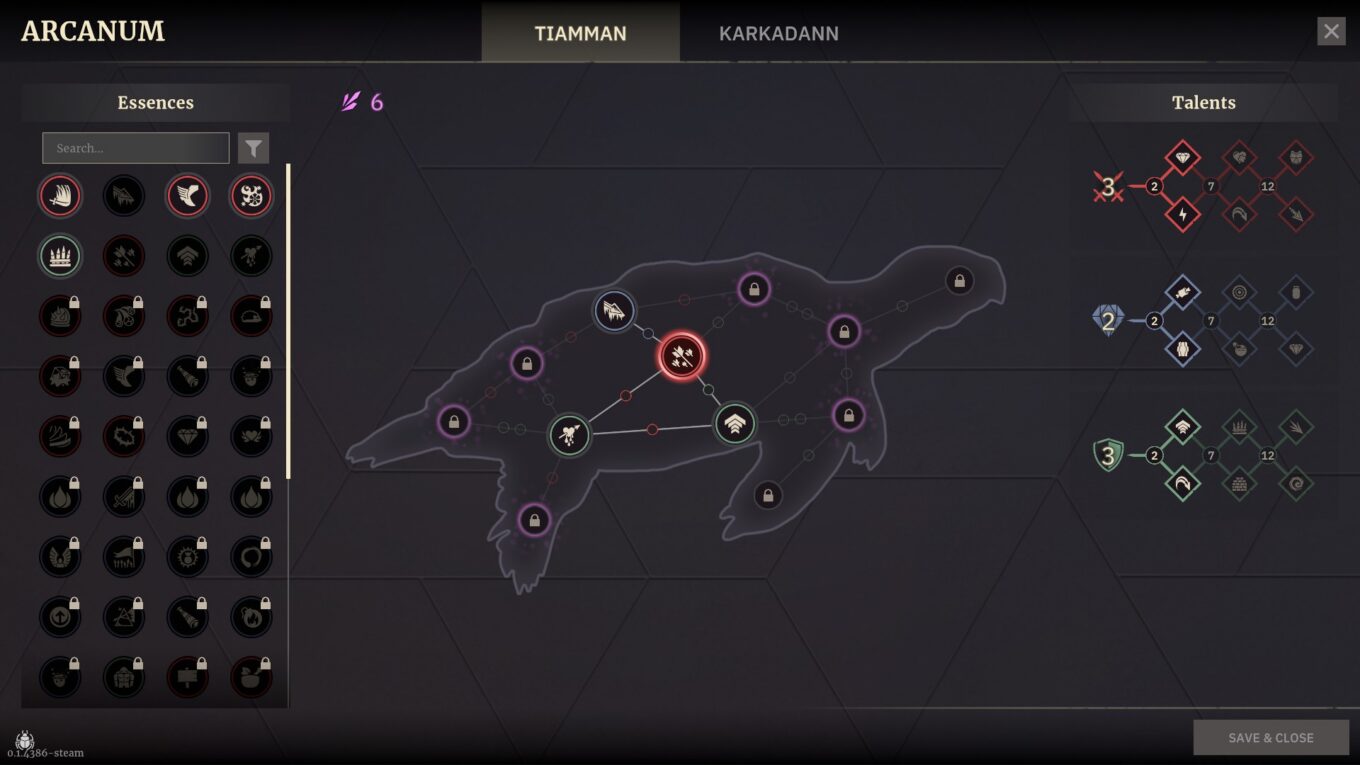
Task: Click the Save & Close button
Action: [x=1270, y=738]
